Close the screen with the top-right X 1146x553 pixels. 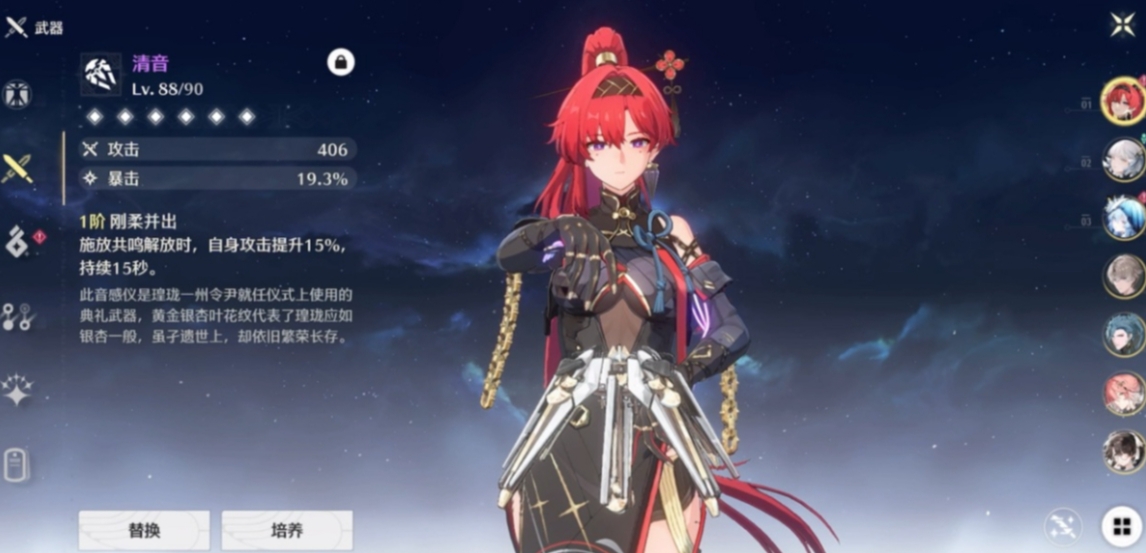[1122, 25]
